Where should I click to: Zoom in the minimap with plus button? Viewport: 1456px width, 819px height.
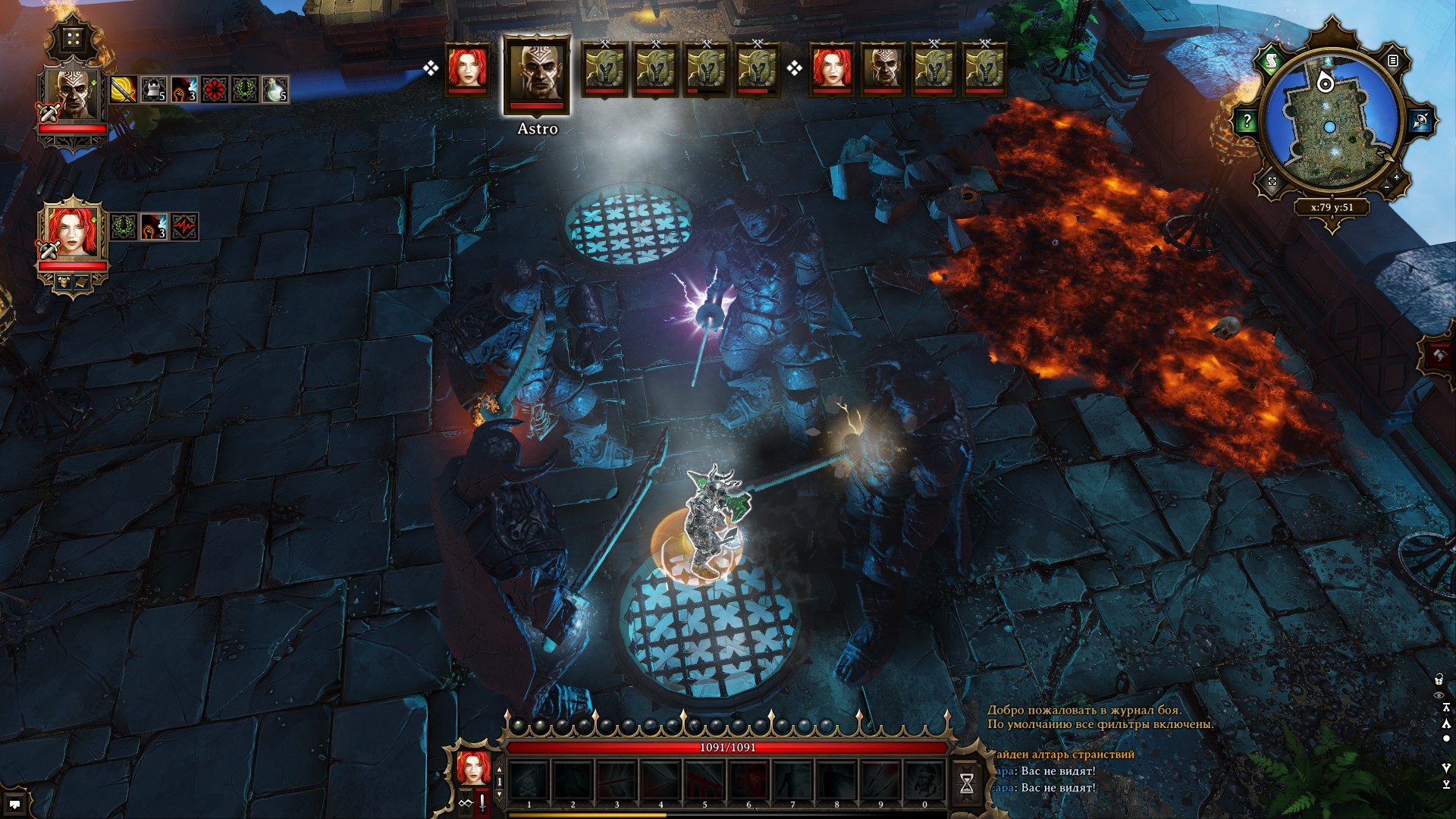tap(1397, 177)
